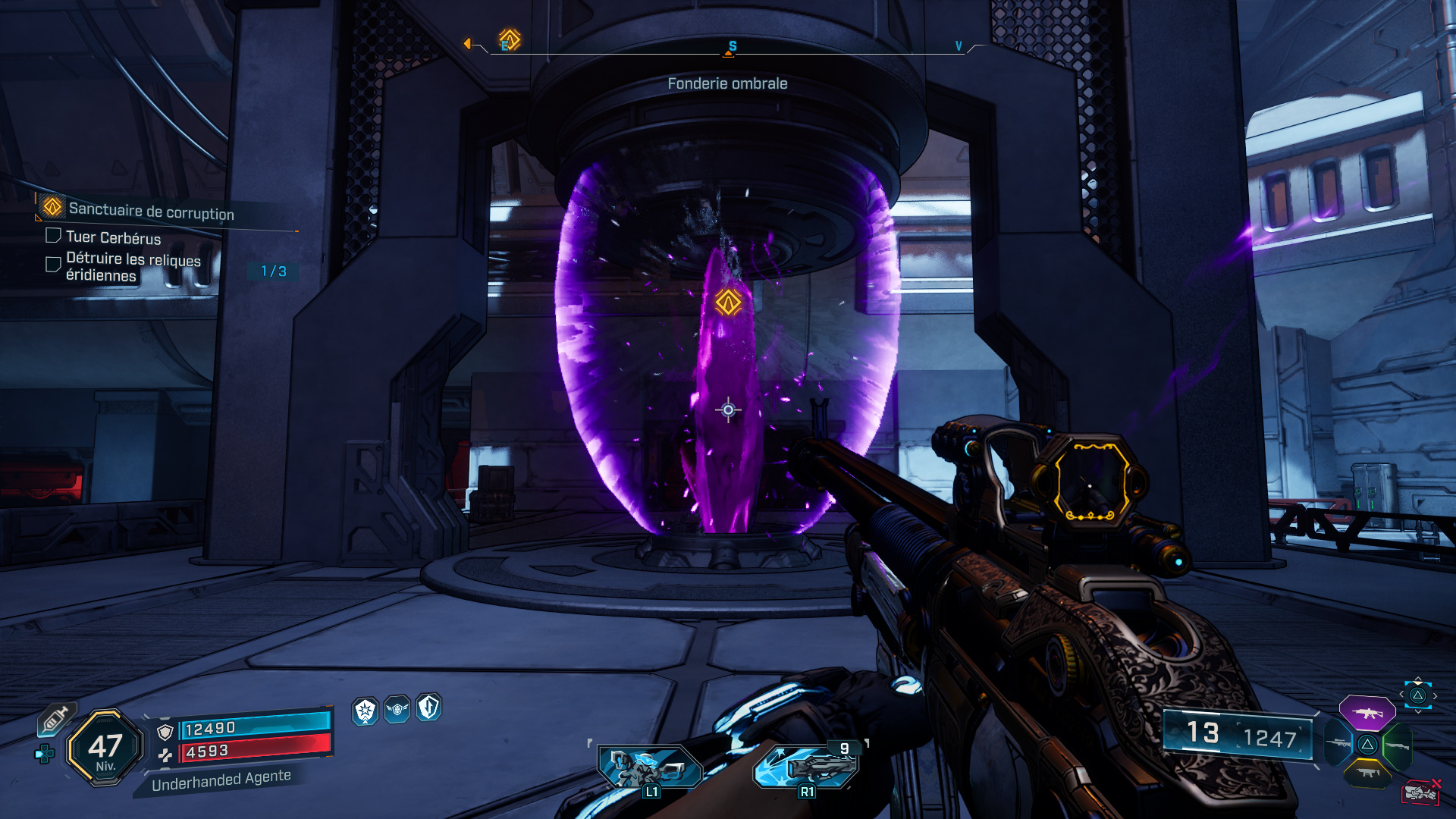The width and height of the screenshot is (1456, 819).
Task: Inspect the starburst shield buff icon
Action: tap(366, 711)
